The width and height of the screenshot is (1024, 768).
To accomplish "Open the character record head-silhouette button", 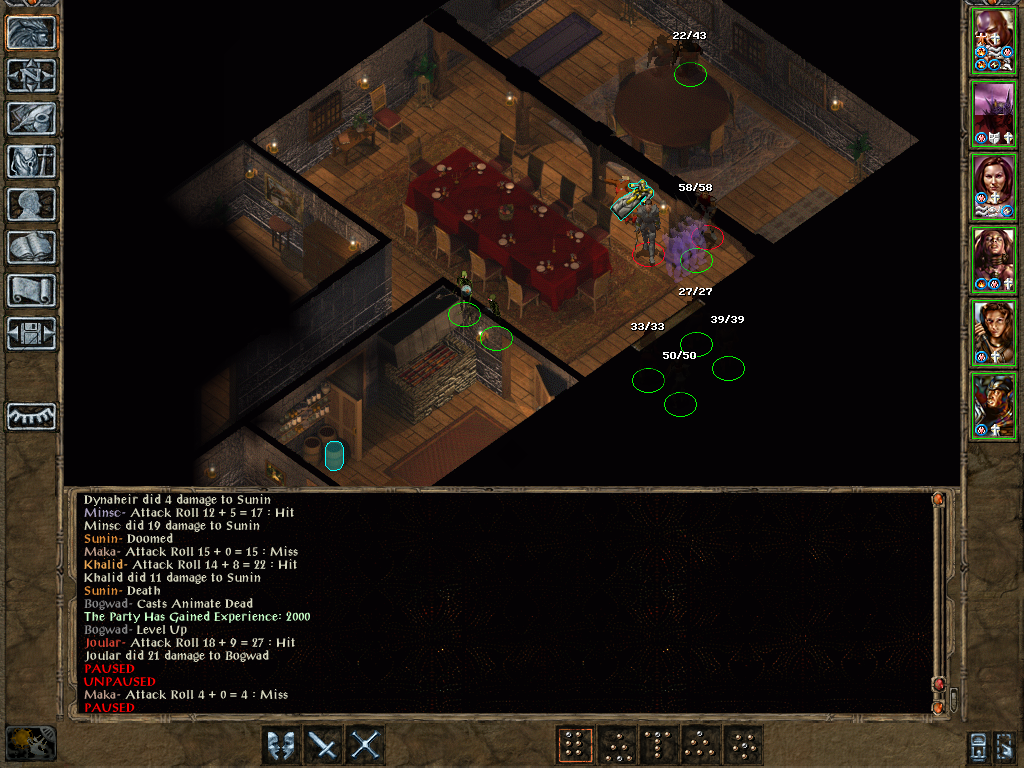I will click(32, 204).
